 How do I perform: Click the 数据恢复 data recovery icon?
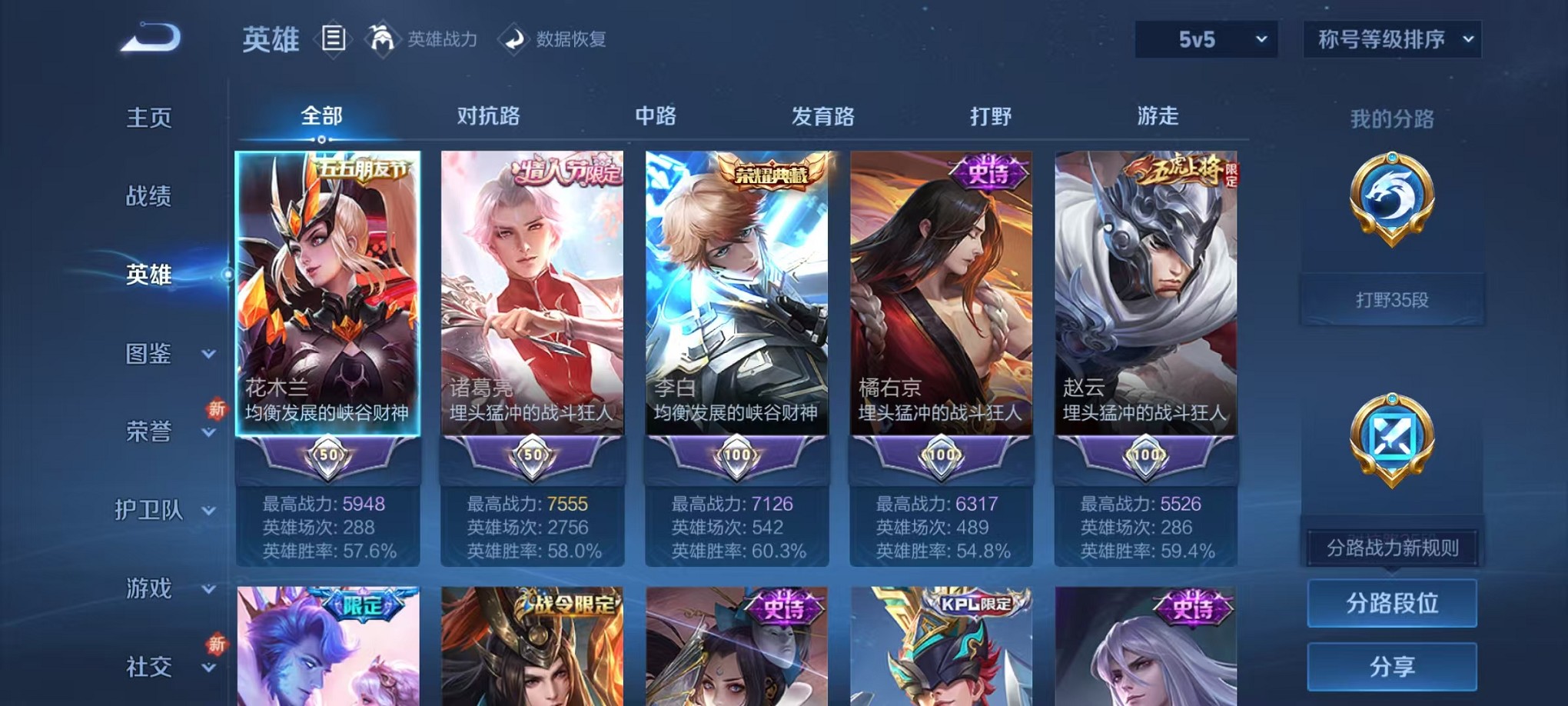coord(513,39)
